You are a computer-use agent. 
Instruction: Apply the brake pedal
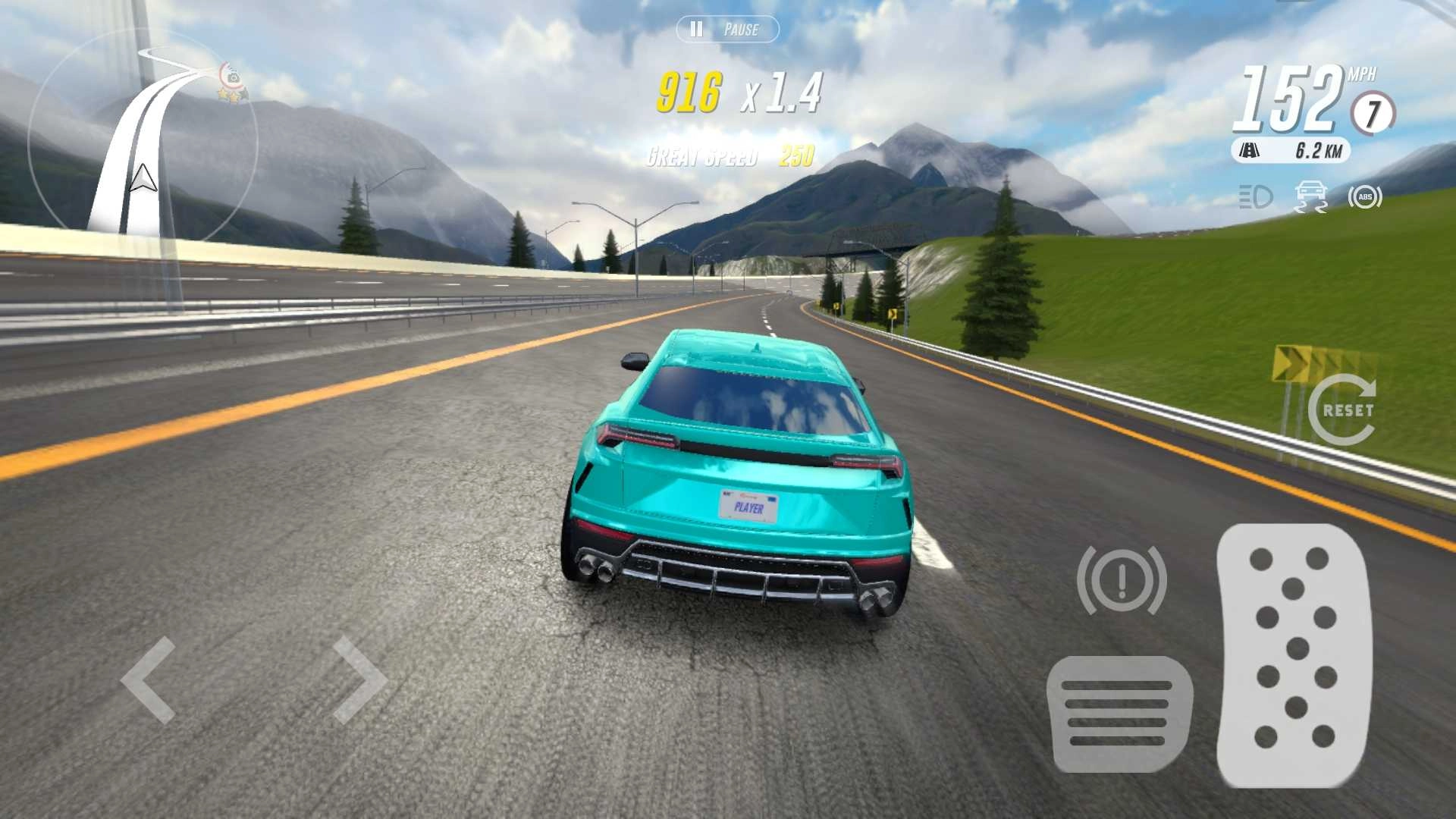click(x=1119, y=714)
